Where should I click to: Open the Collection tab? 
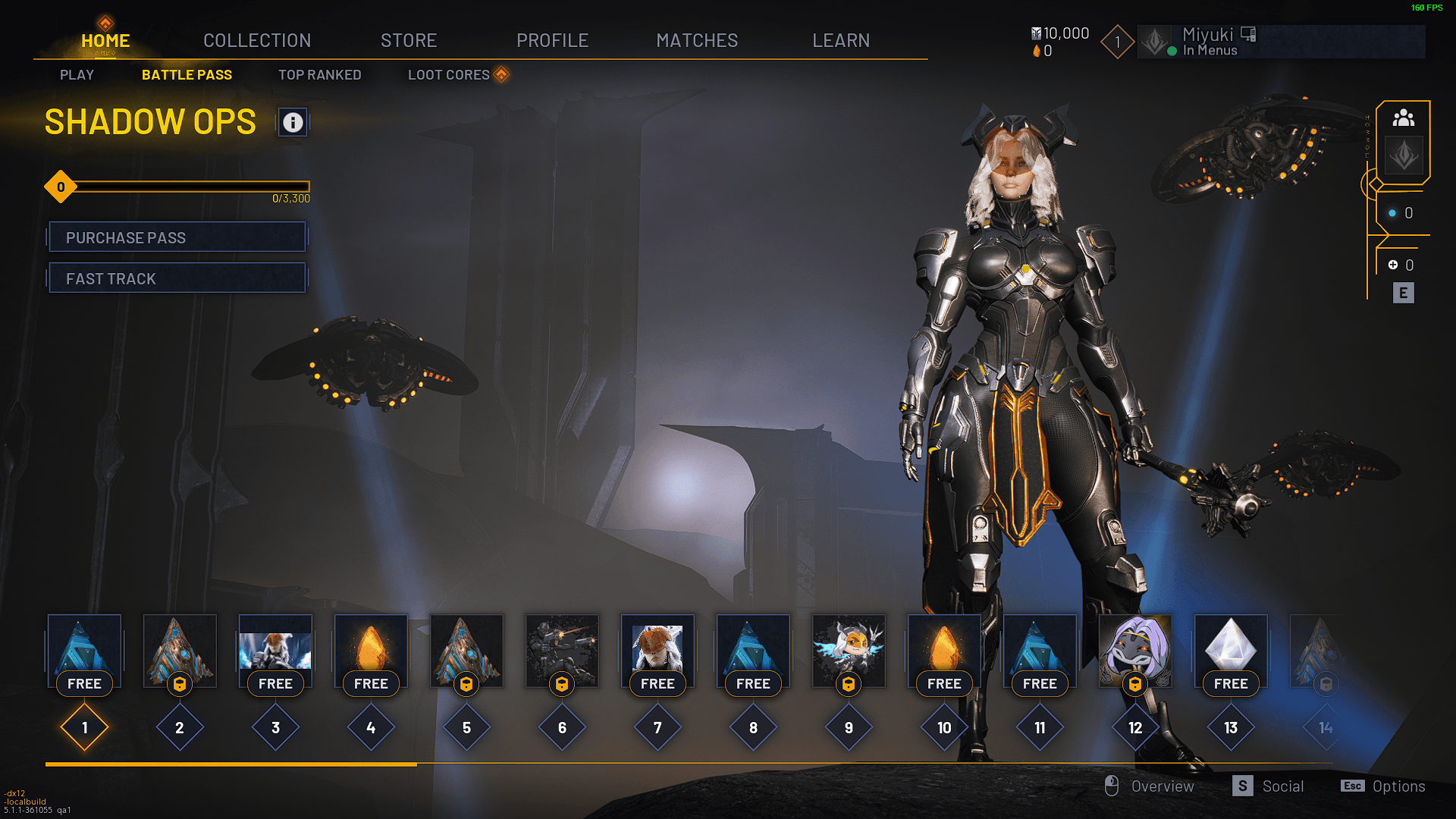coord(257,40)
